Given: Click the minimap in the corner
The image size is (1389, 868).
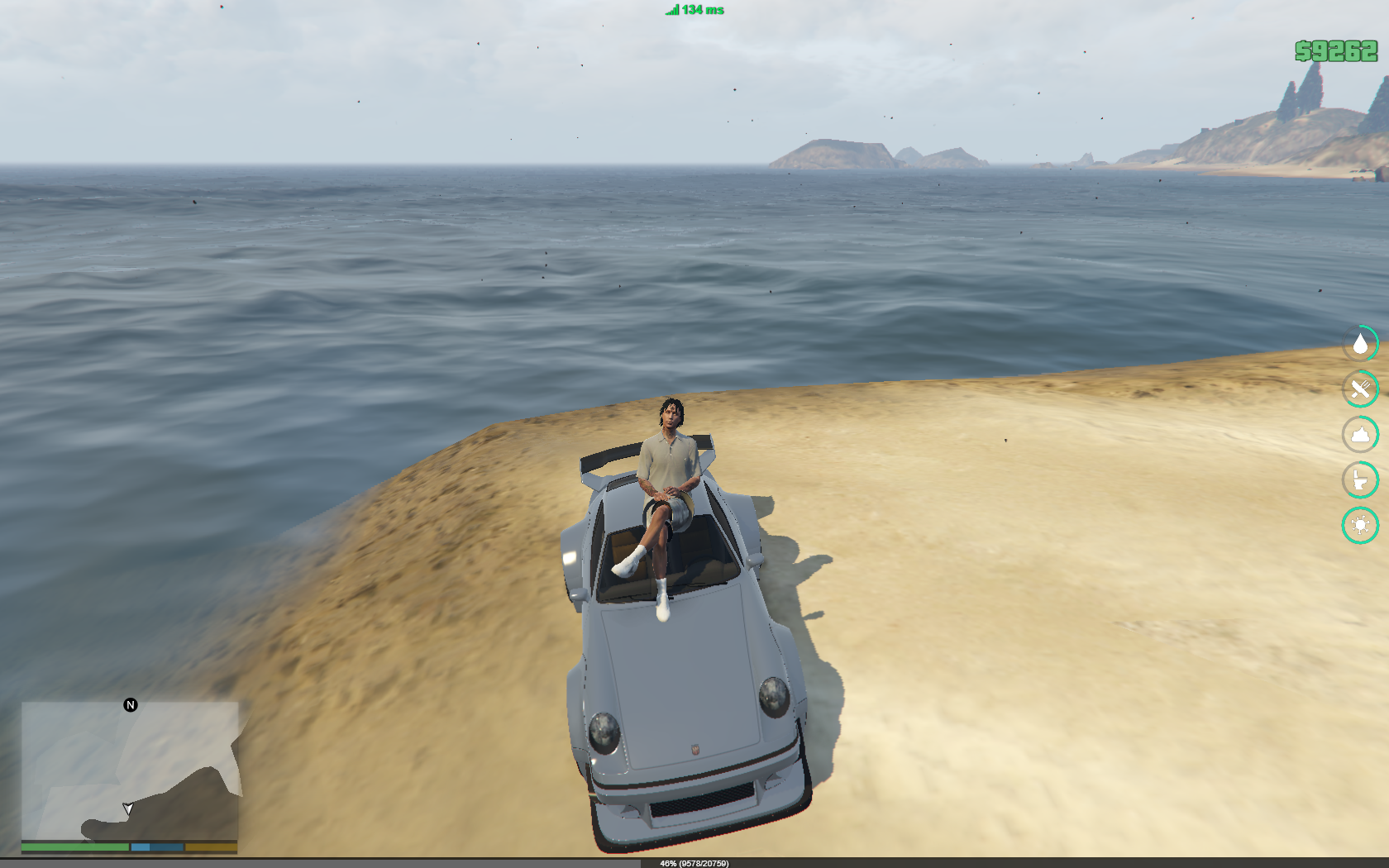Looking at the screenshot, I should click(x=130, y=771).
